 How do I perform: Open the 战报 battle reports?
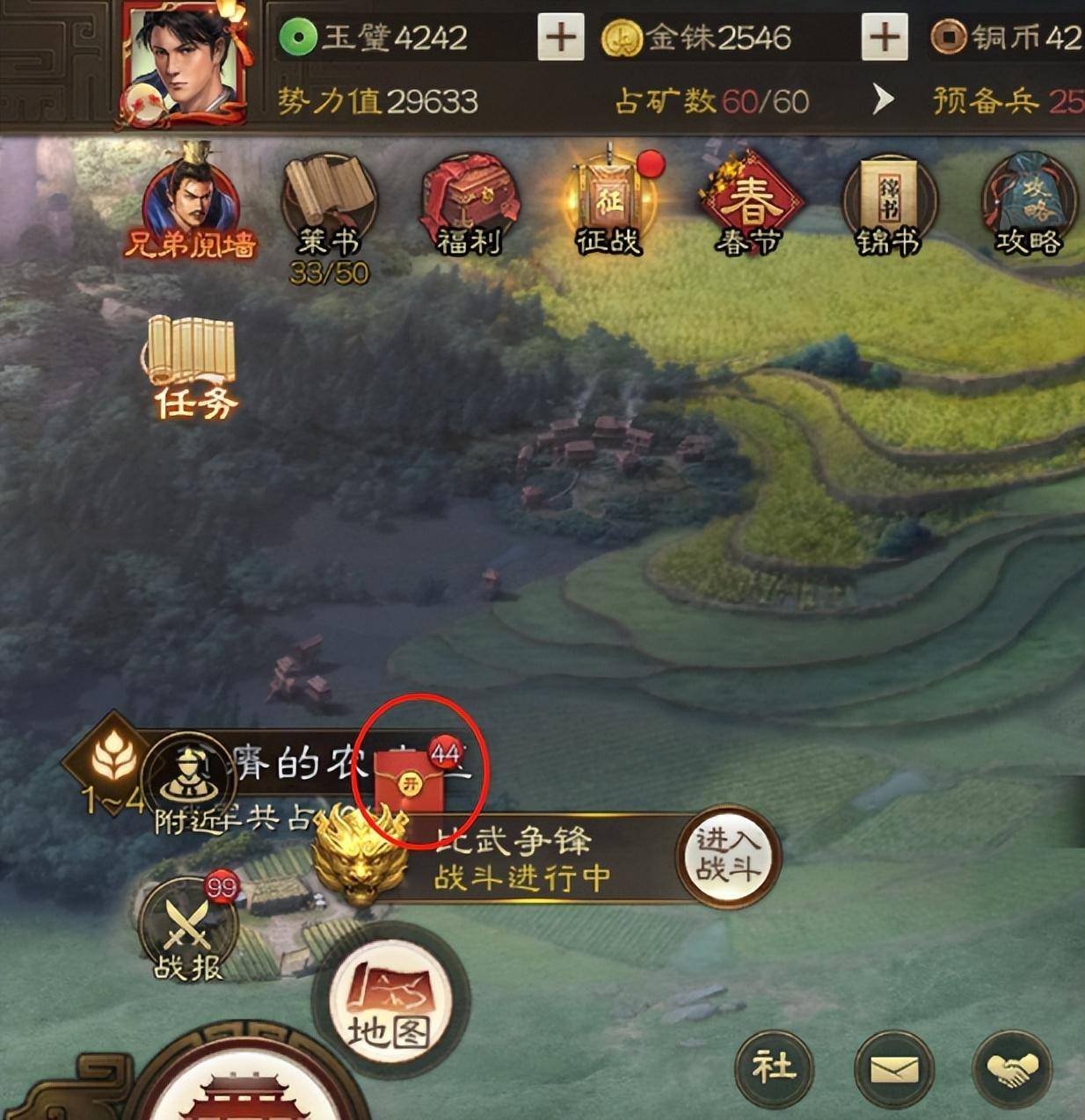188,928
